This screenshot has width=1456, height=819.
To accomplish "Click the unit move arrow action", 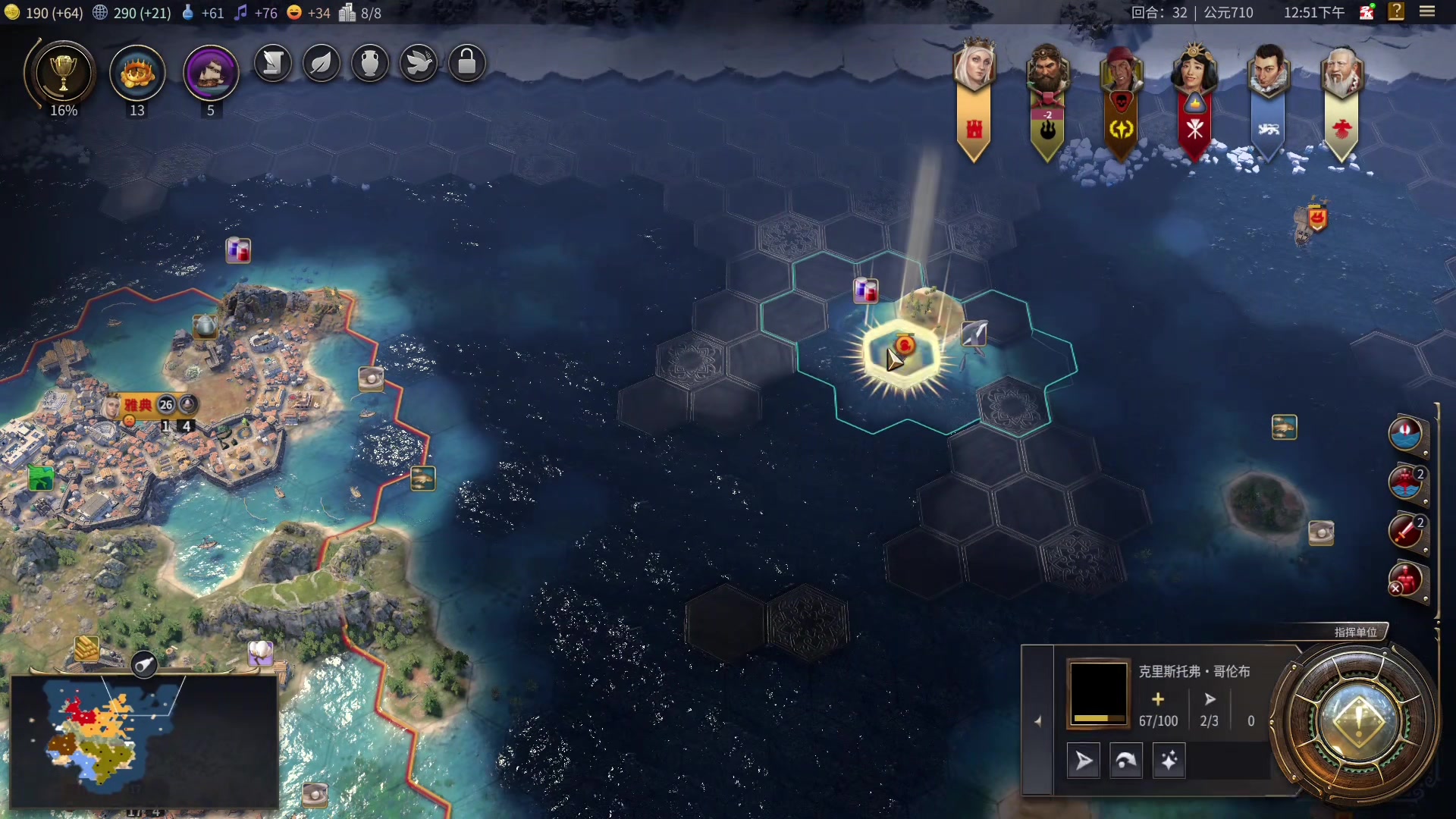I will coord(1084,761).
